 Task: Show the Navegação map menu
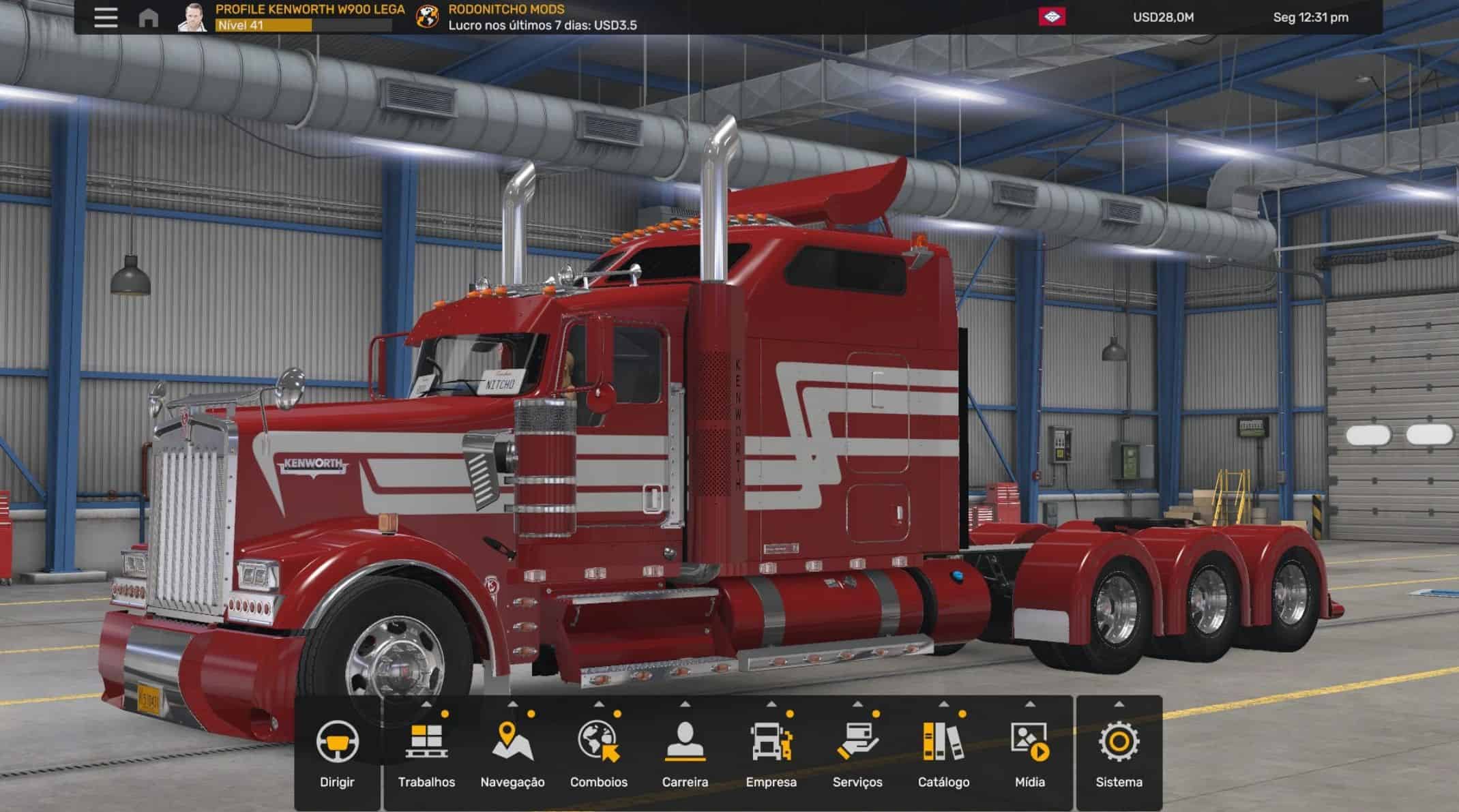512,753
